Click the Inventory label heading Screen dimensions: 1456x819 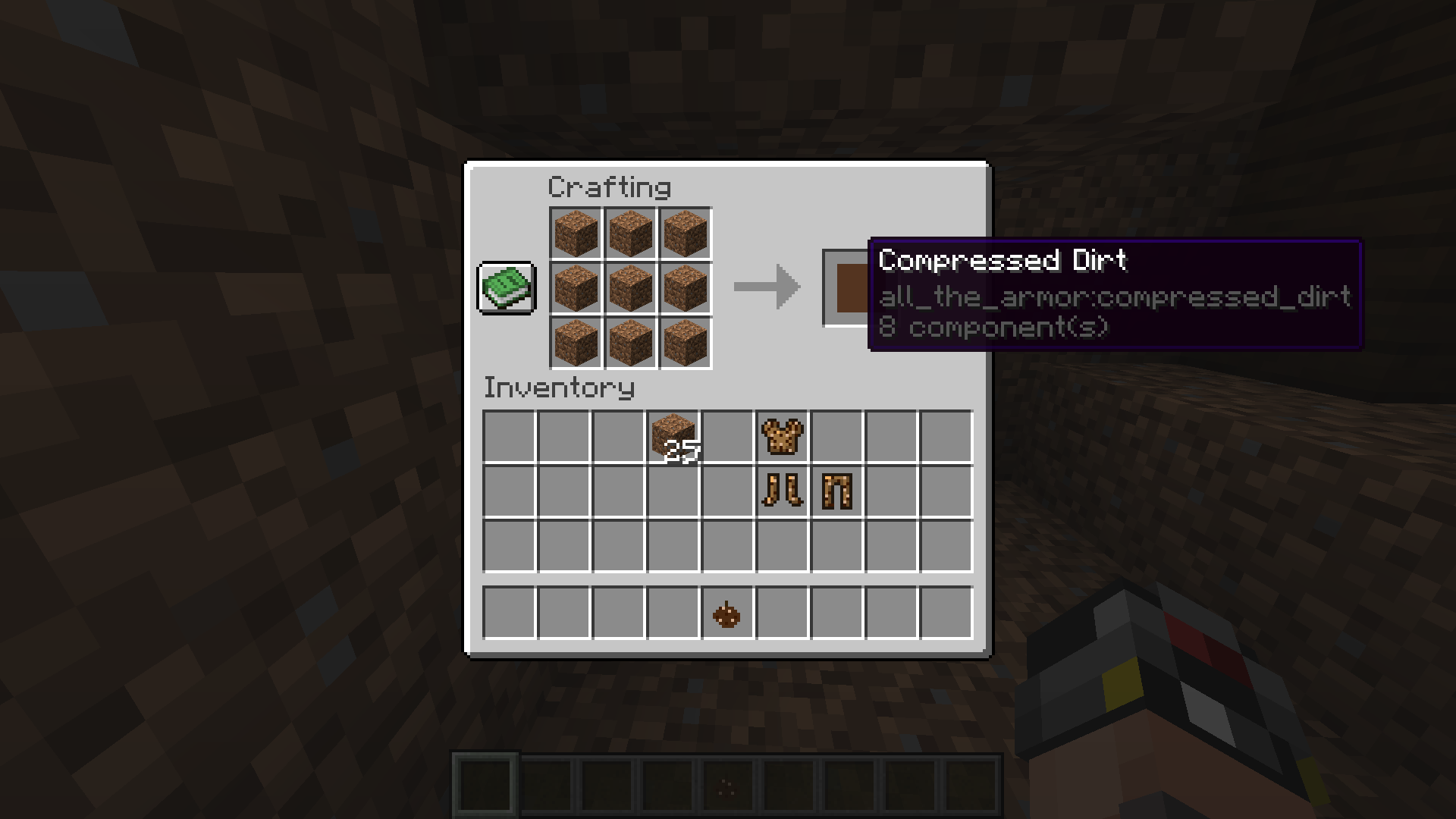(559, 388)
